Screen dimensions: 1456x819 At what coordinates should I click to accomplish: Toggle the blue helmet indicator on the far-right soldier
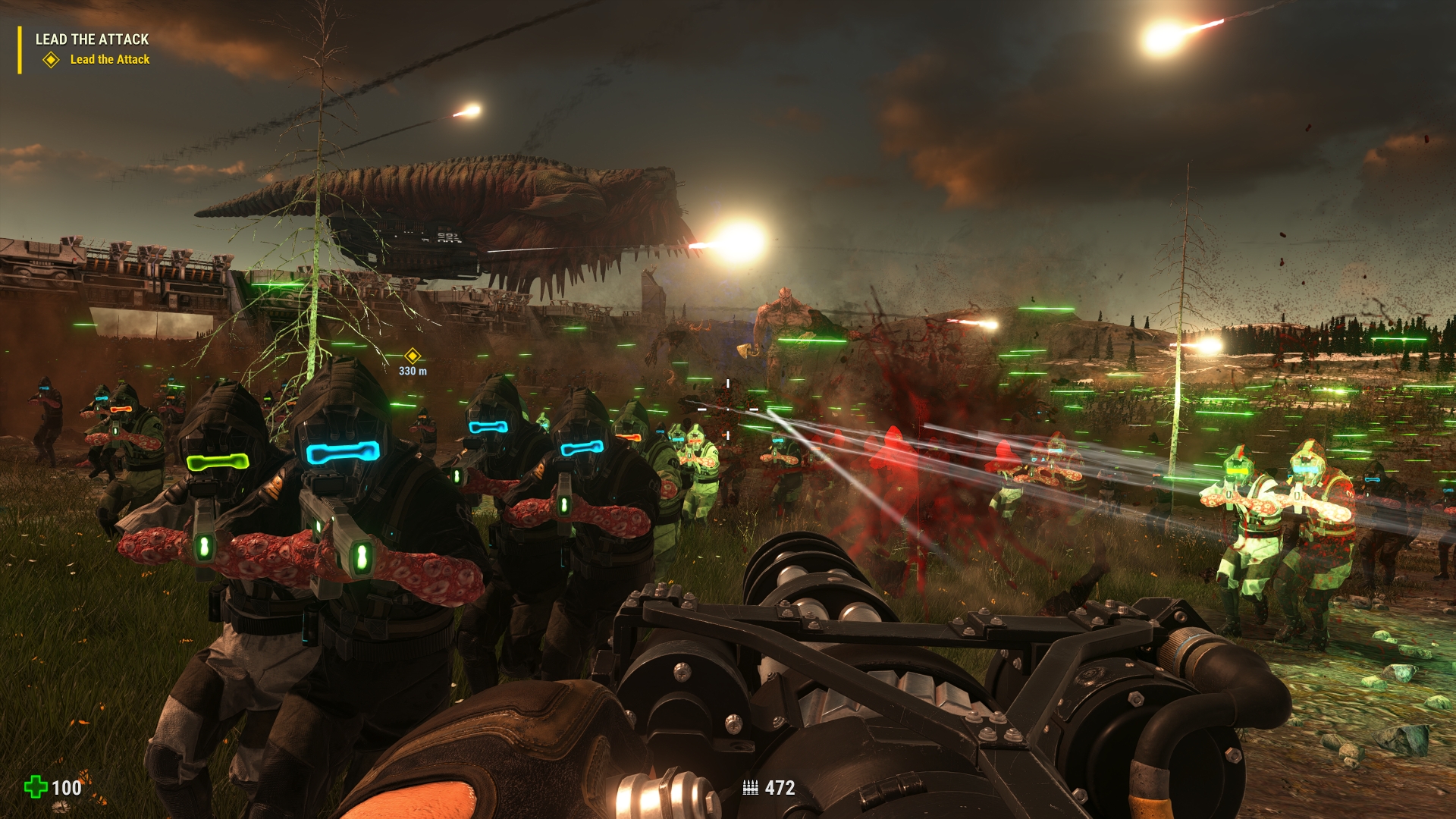pos(1373,480)
